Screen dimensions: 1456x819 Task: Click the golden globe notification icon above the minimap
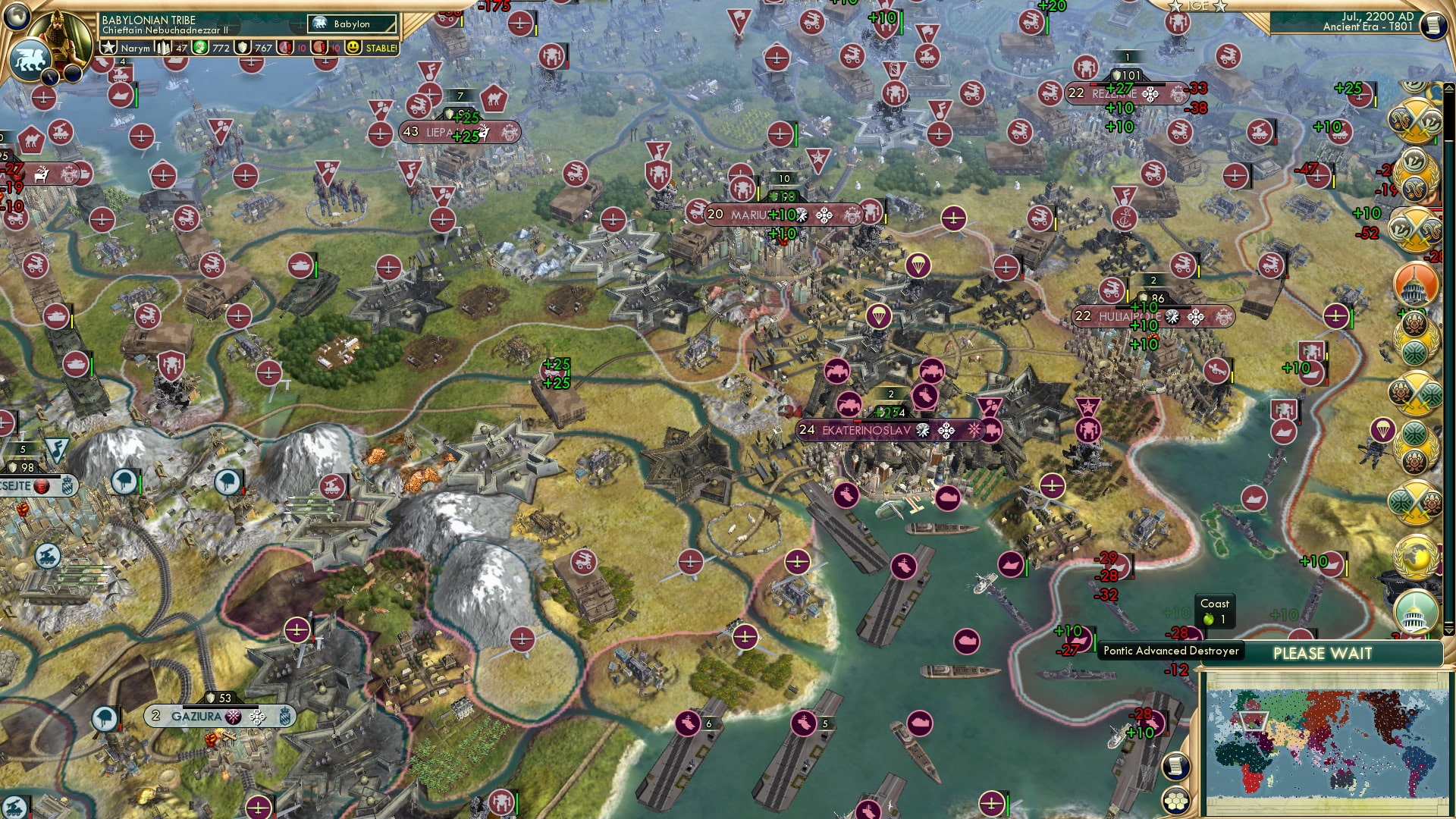point(1417,557)
